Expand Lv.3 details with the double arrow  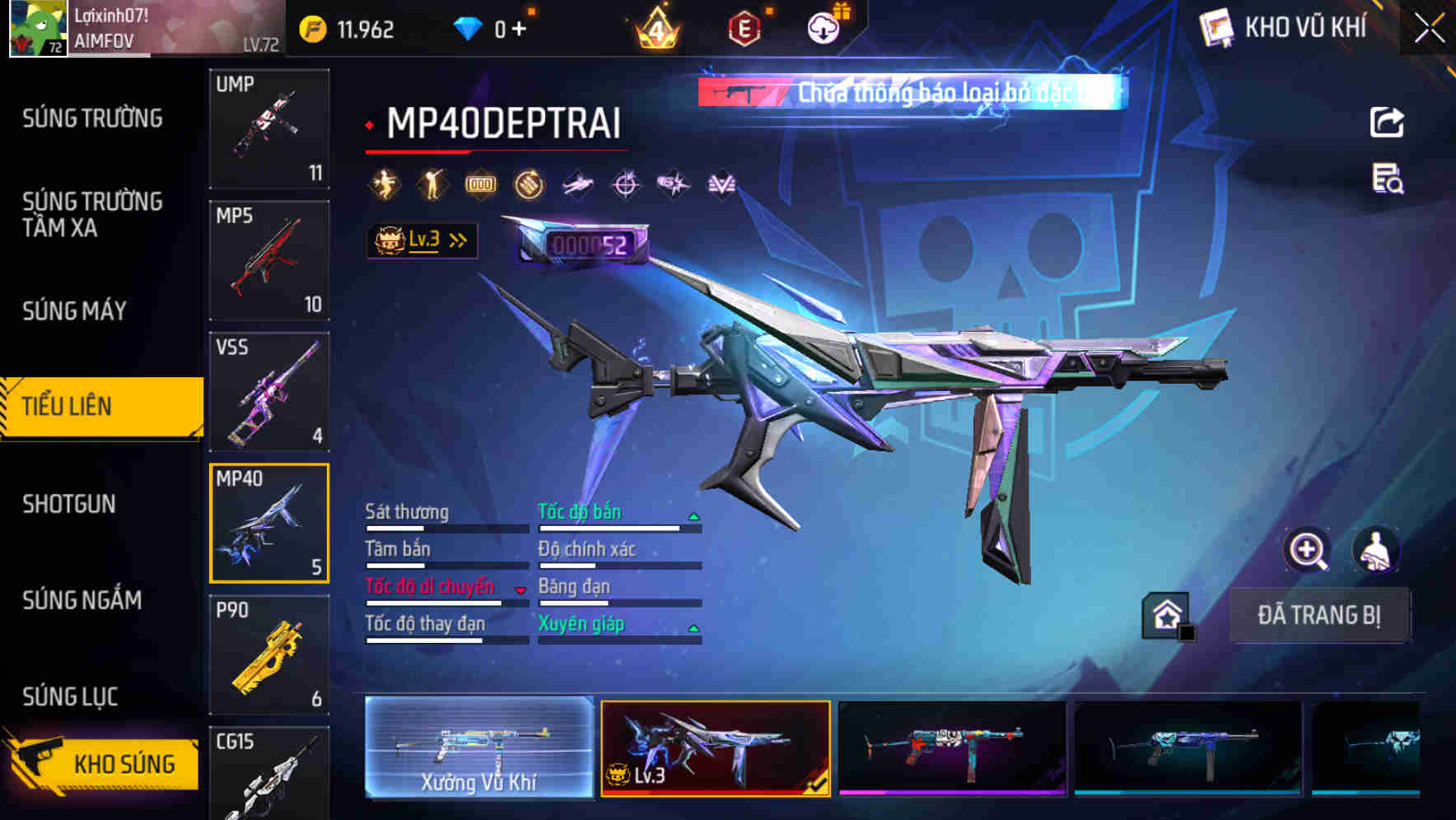[x=458, y=239]
